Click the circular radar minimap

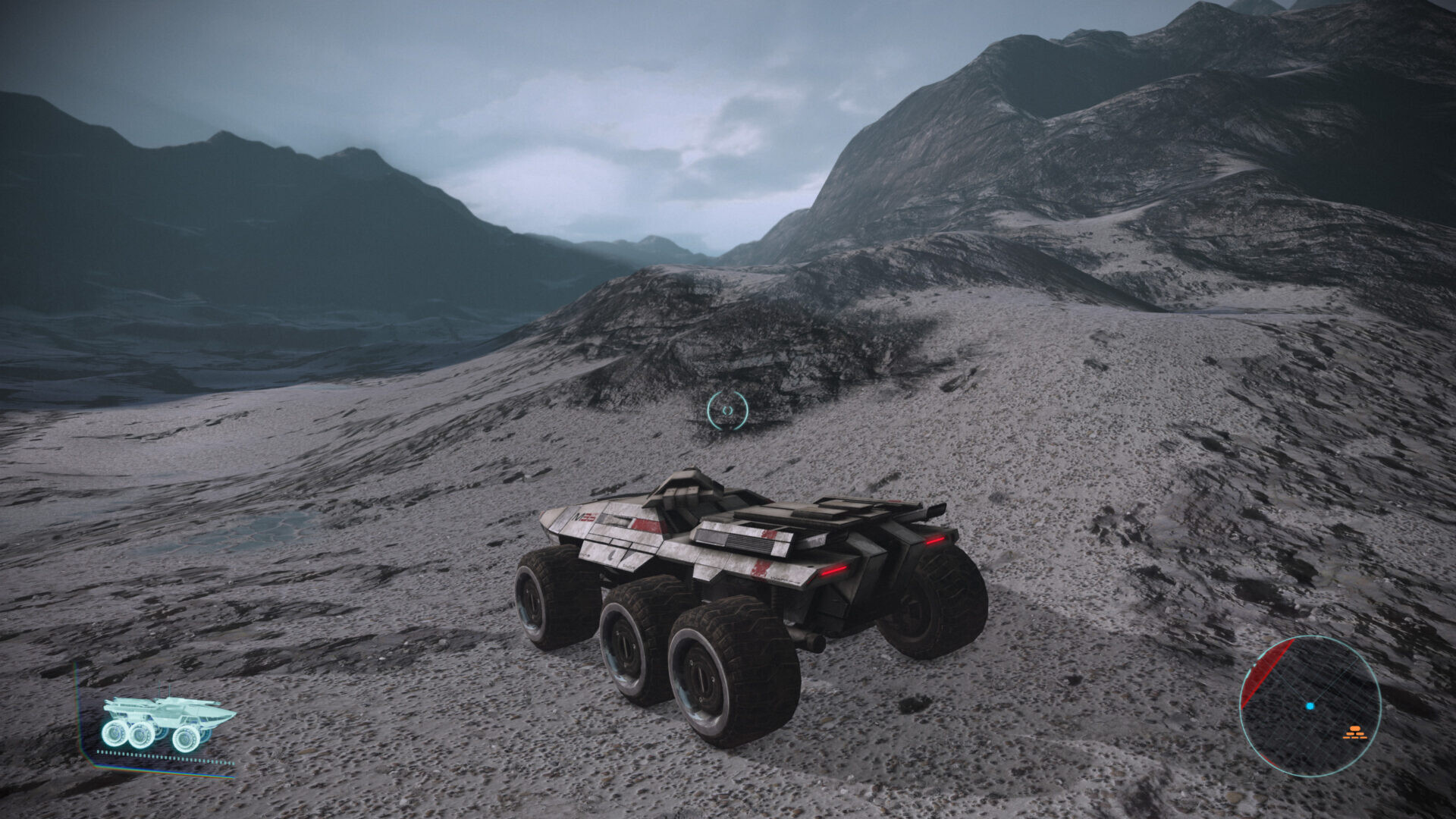1310,705
